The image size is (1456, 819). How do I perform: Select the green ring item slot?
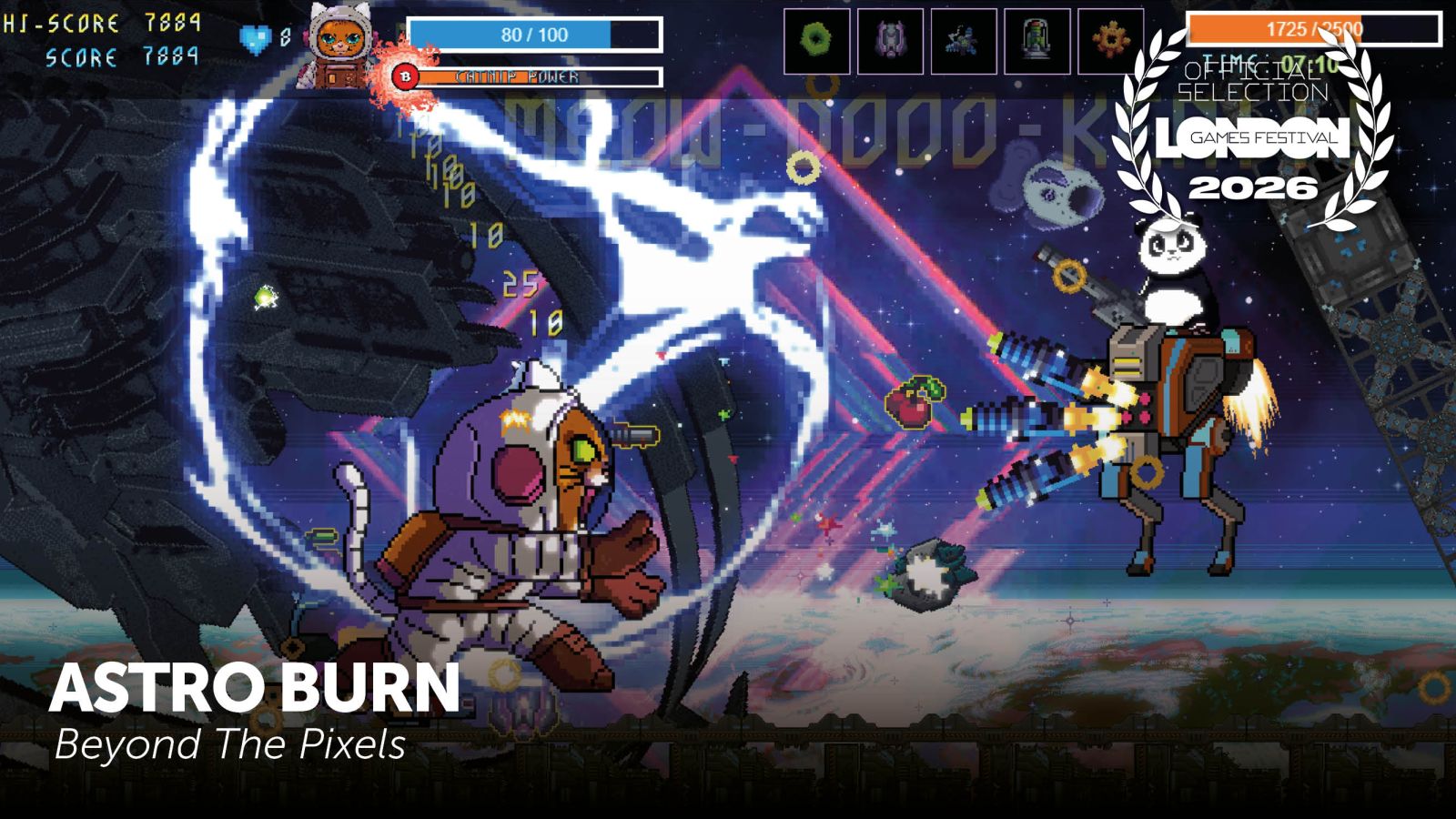816,42
